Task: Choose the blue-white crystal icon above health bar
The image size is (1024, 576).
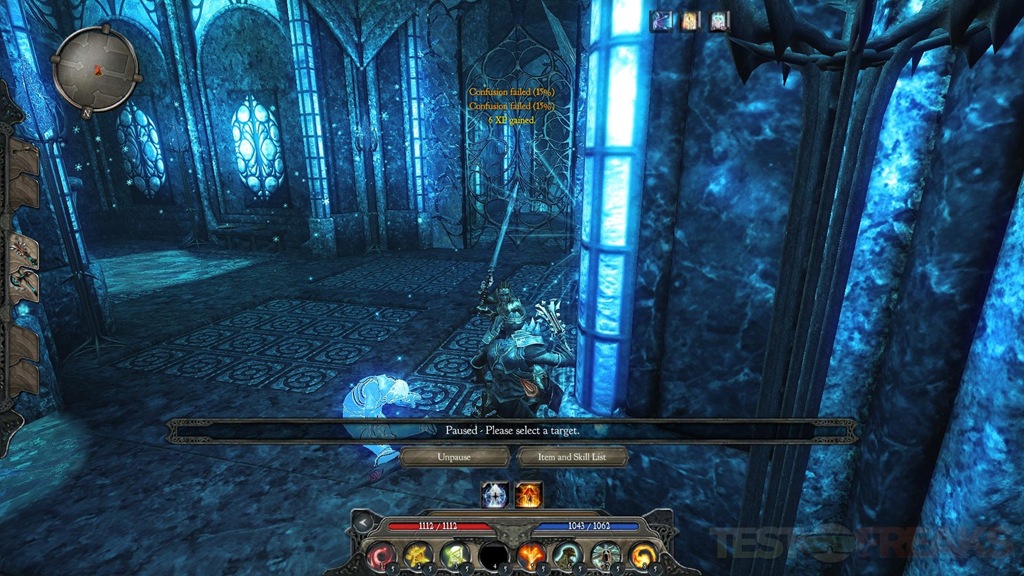Action: 496,494
